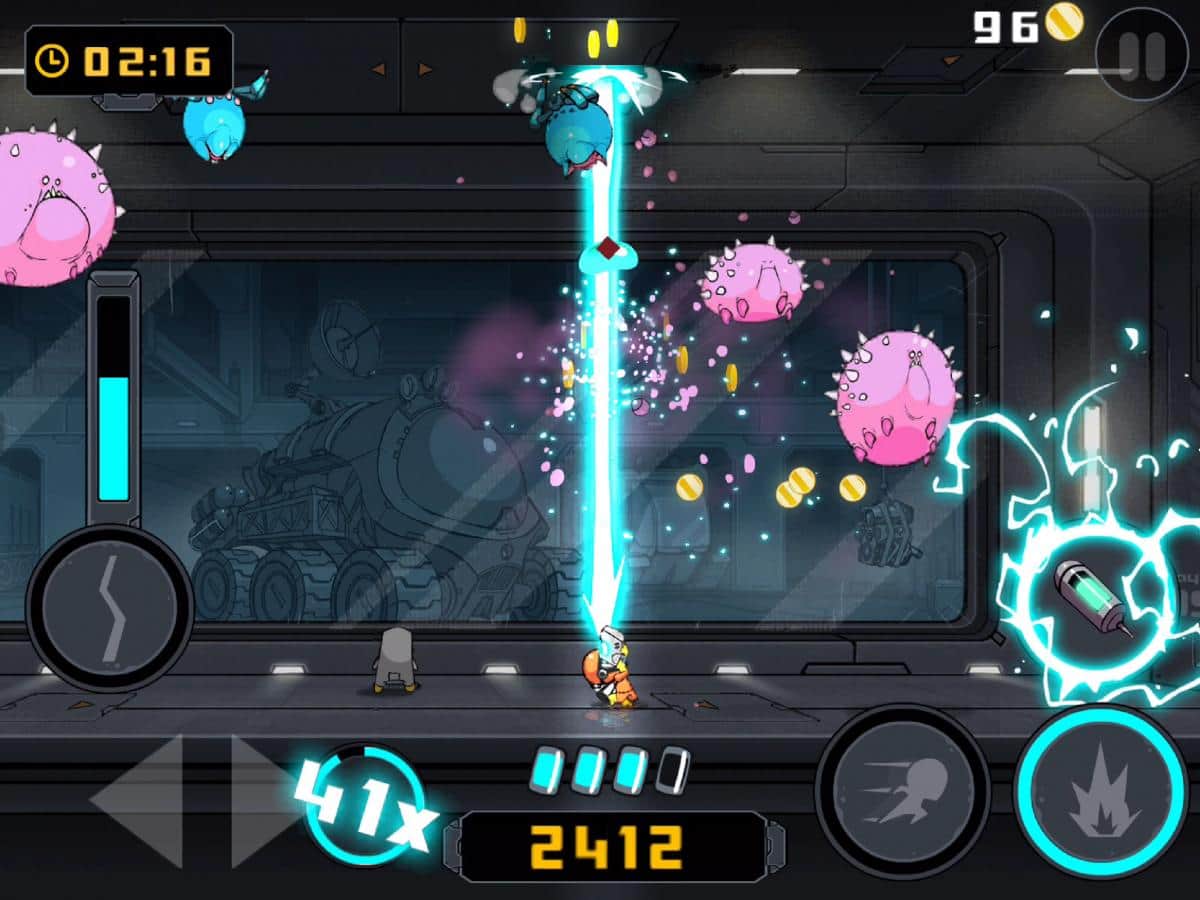Viewport: 1200px width, 900px height.
Task: Tap the move left arrow
Action: tap(140, 800)
